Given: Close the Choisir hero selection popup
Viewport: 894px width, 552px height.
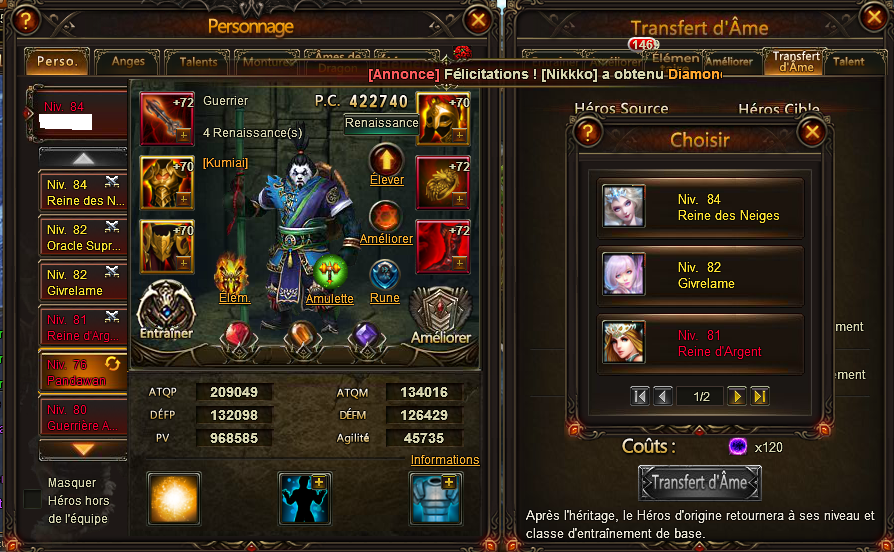Looking at the screenshot, I should click(812, 131).
